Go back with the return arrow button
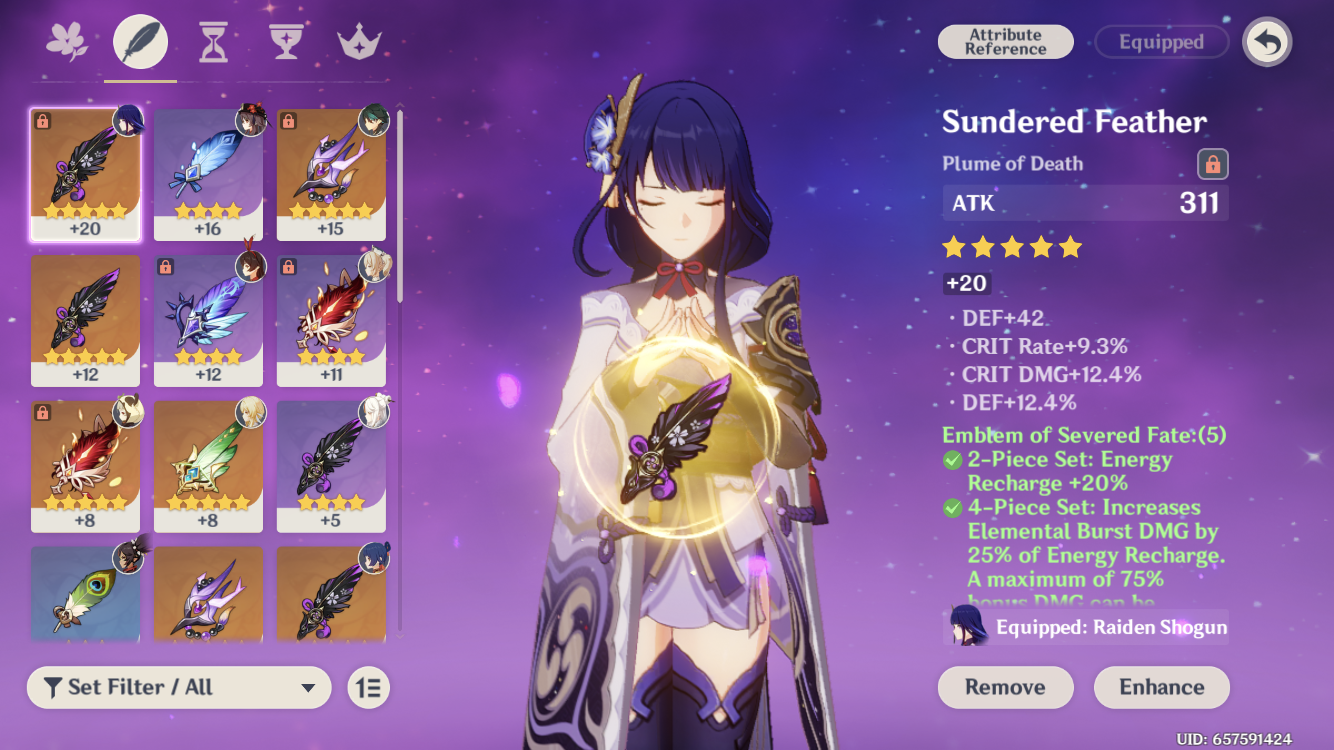This screenshot has width=1334, height=750. click(x=1267, y=42)
